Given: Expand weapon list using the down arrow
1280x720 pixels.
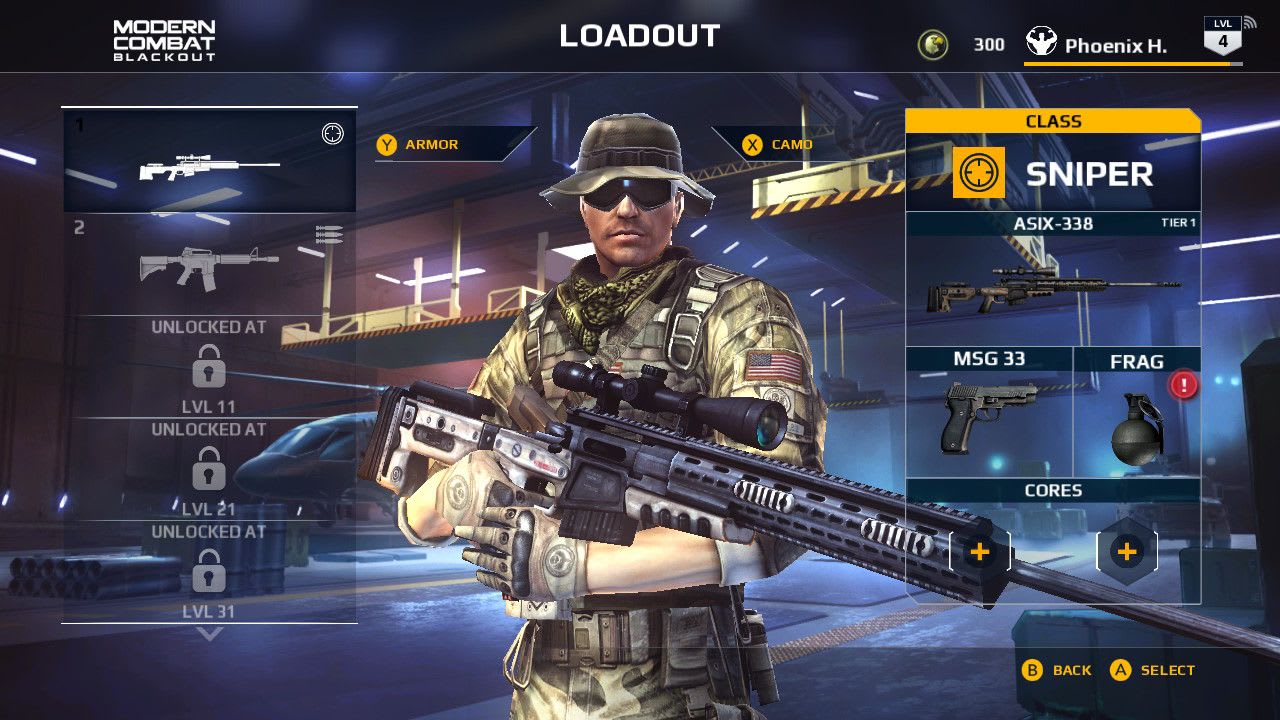Looking at the screenshot, I should [208, 631].
